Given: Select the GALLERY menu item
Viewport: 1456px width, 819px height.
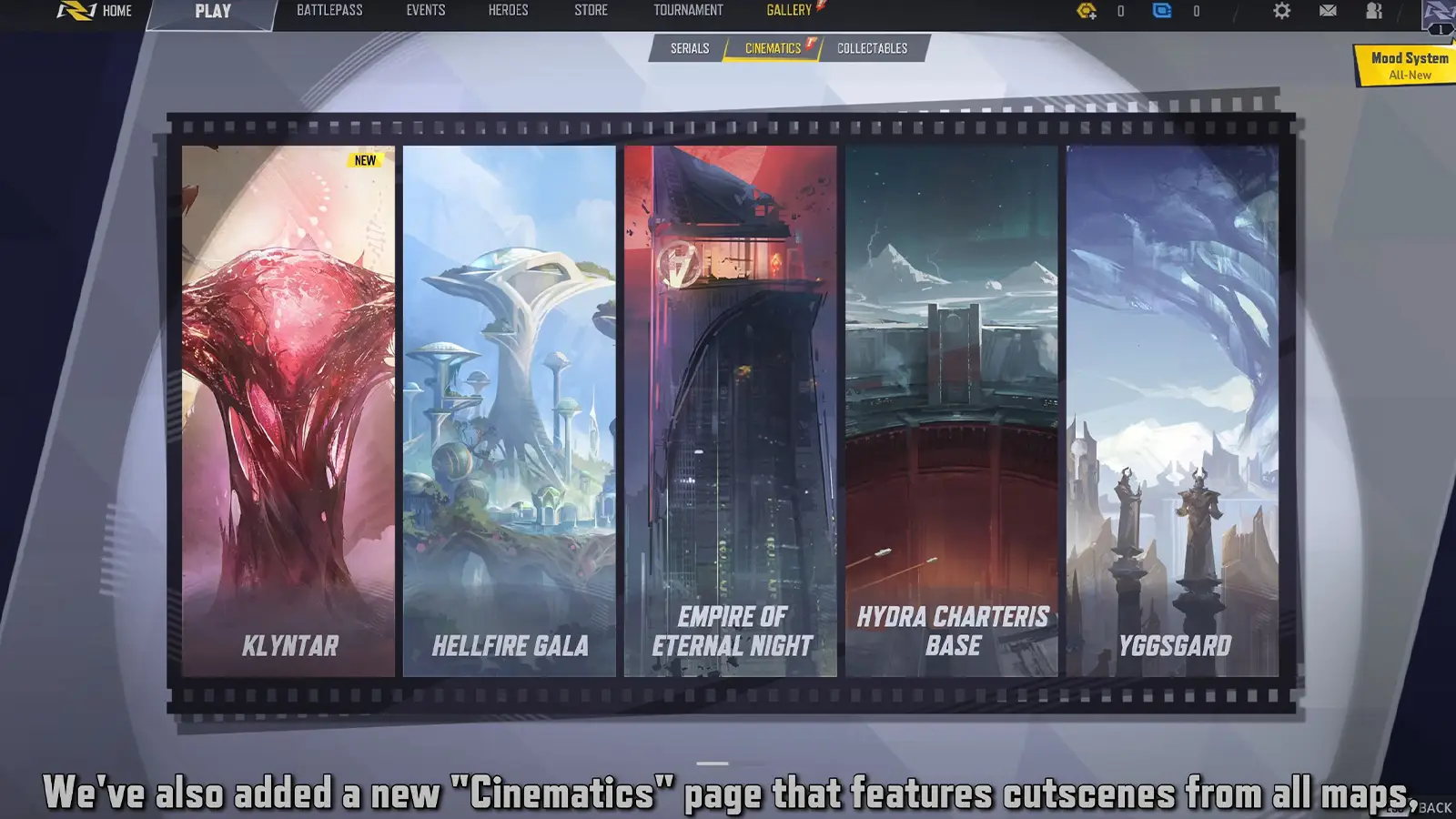Looking at the screenshot, I should 788,11.
